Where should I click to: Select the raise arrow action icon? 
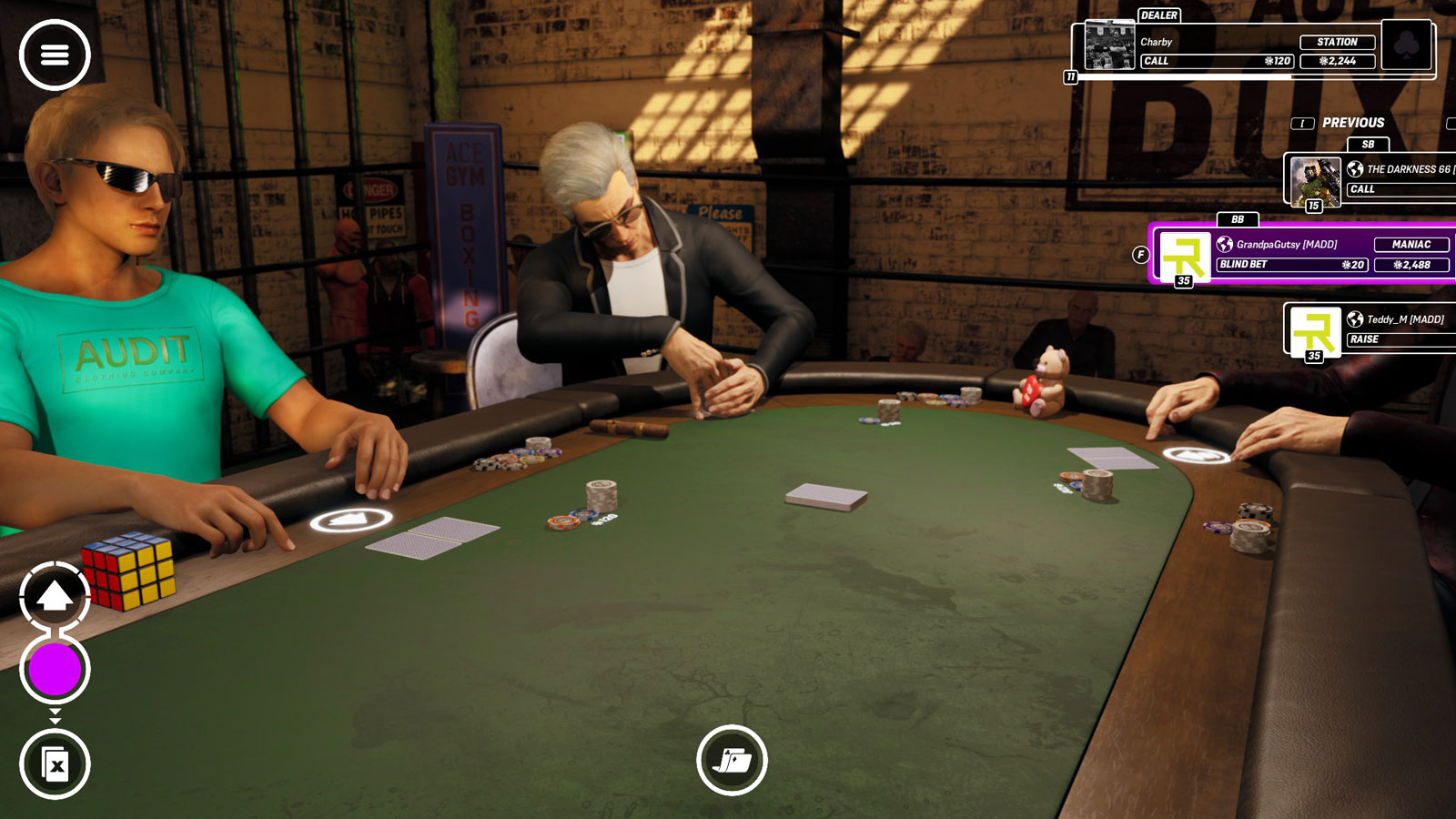(55, 596)
